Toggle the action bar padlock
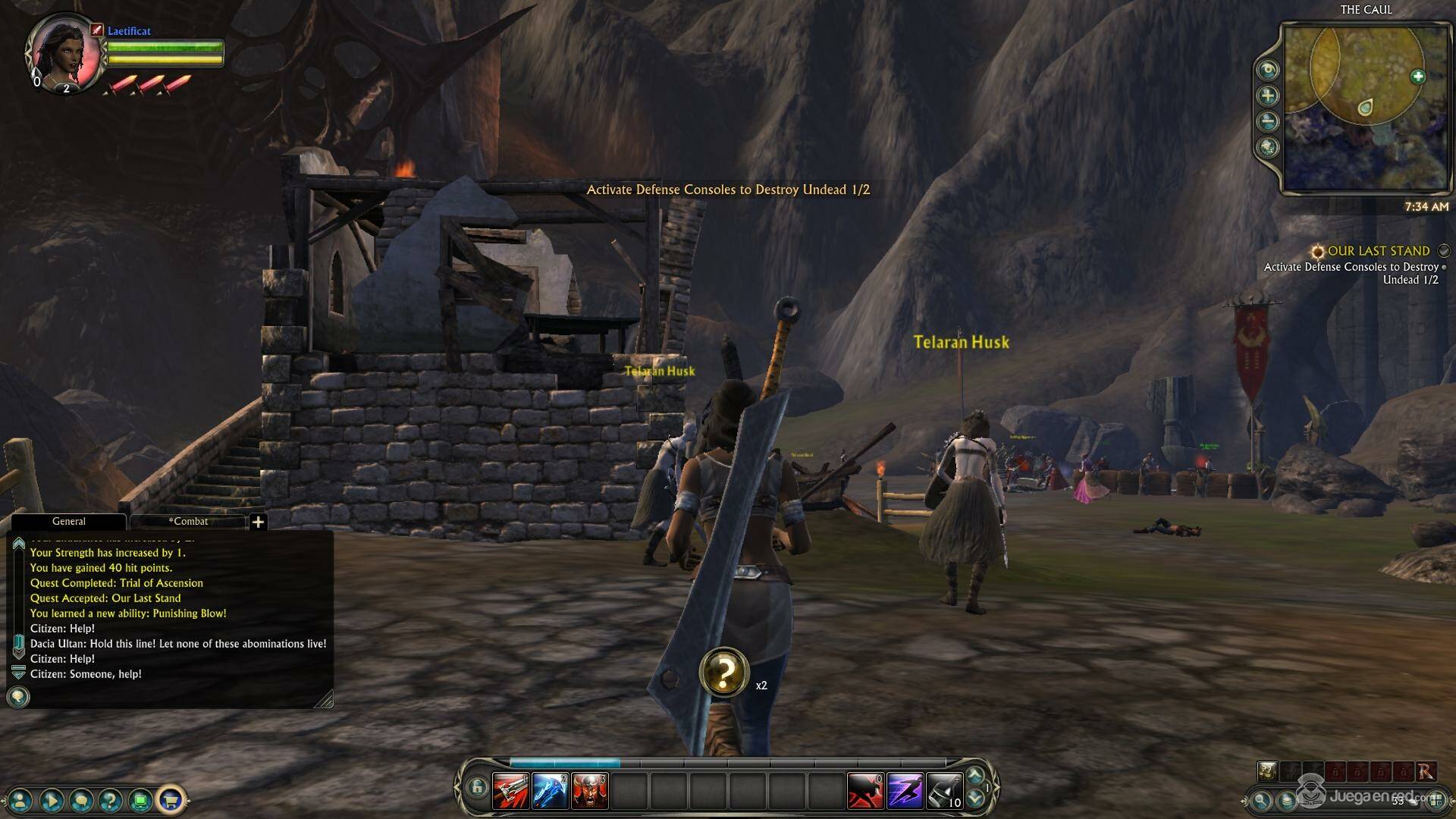 click(476, 787)
